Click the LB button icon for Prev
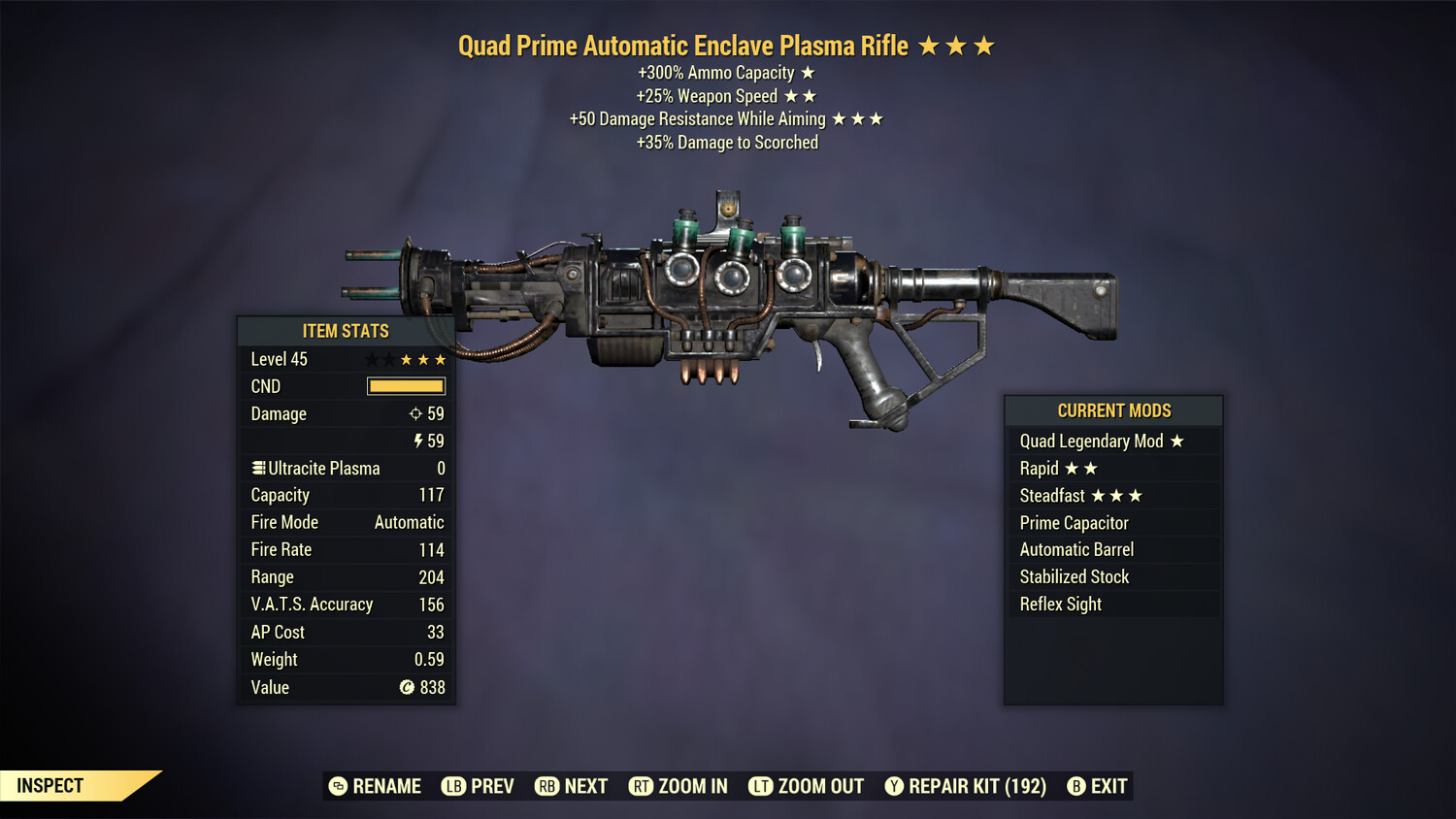 [x=452, y=786]
